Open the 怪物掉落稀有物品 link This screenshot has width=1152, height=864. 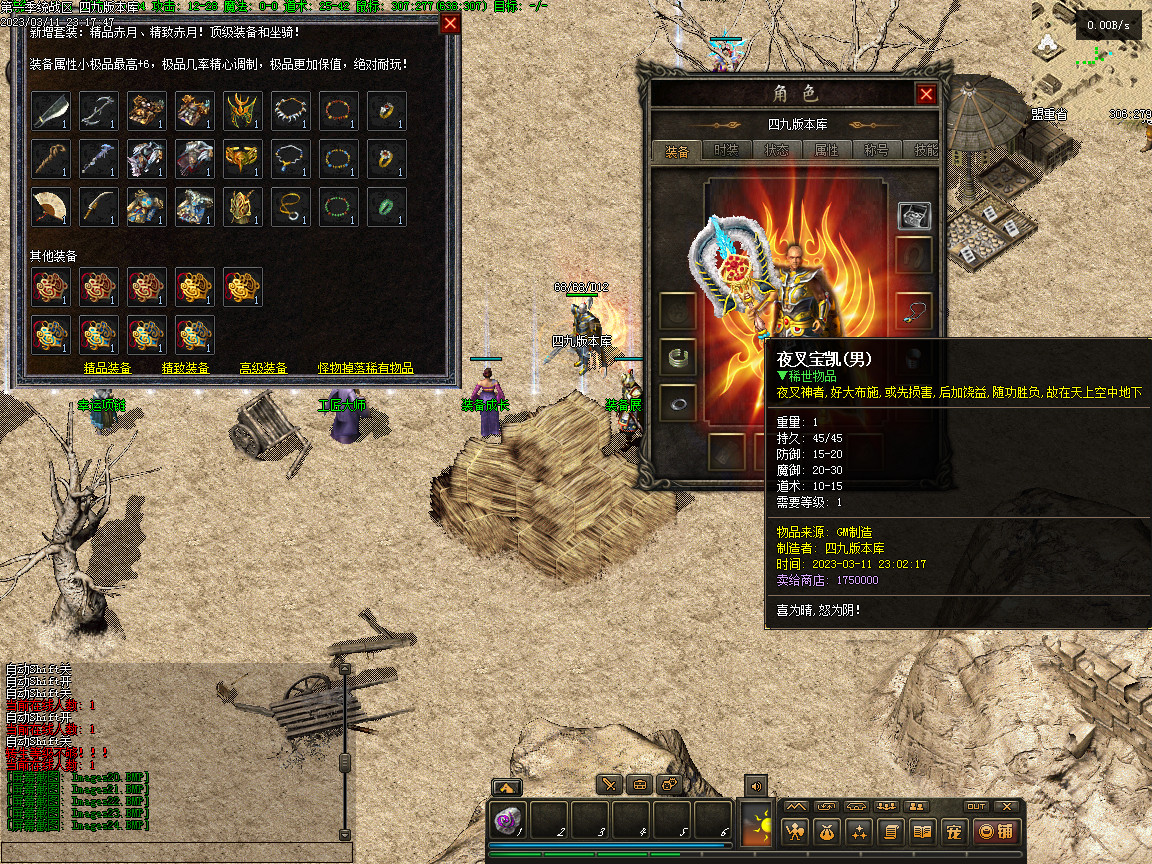(365, 368)
